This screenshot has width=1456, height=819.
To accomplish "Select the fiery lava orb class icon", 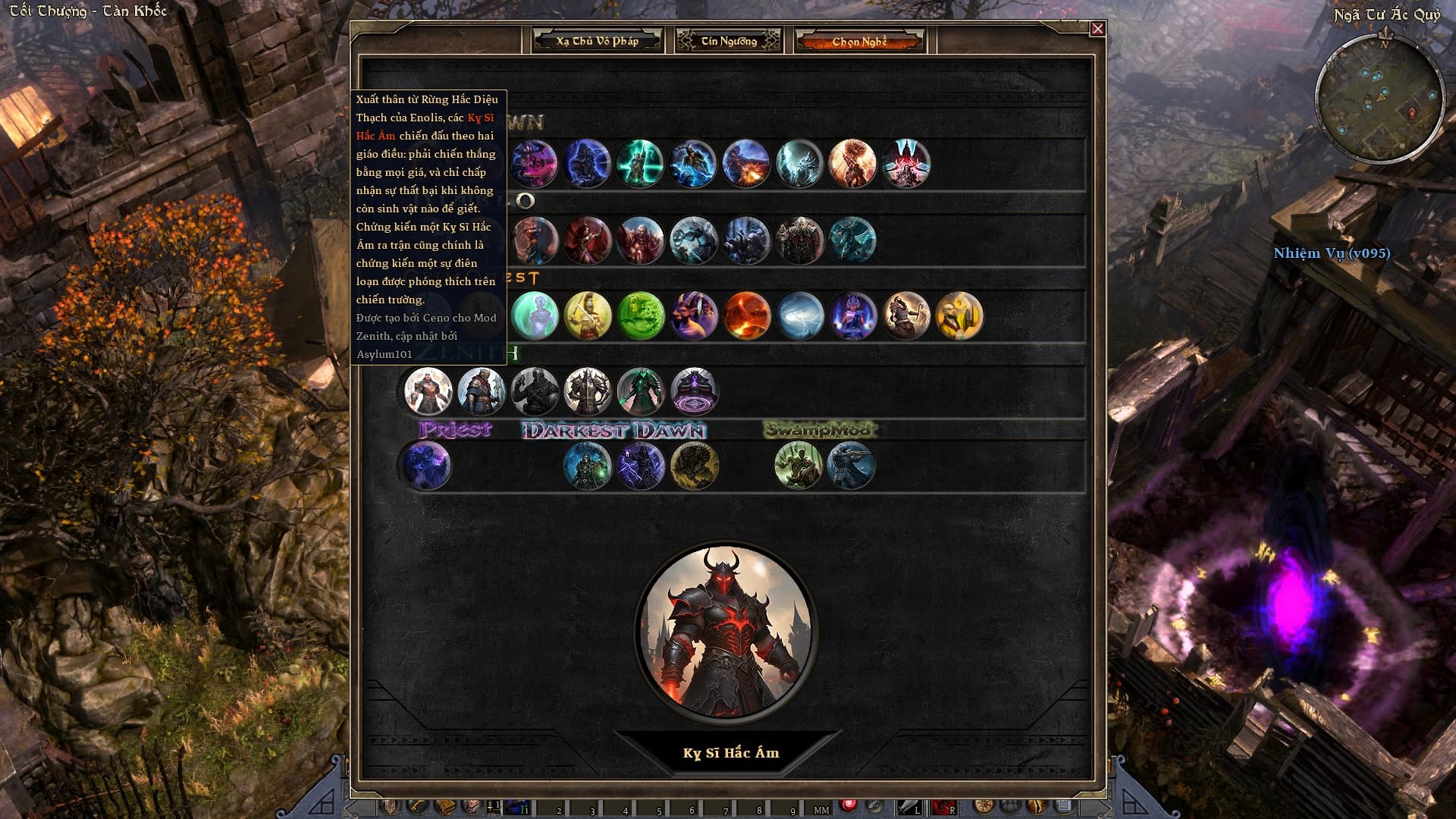I will [747, 315].
